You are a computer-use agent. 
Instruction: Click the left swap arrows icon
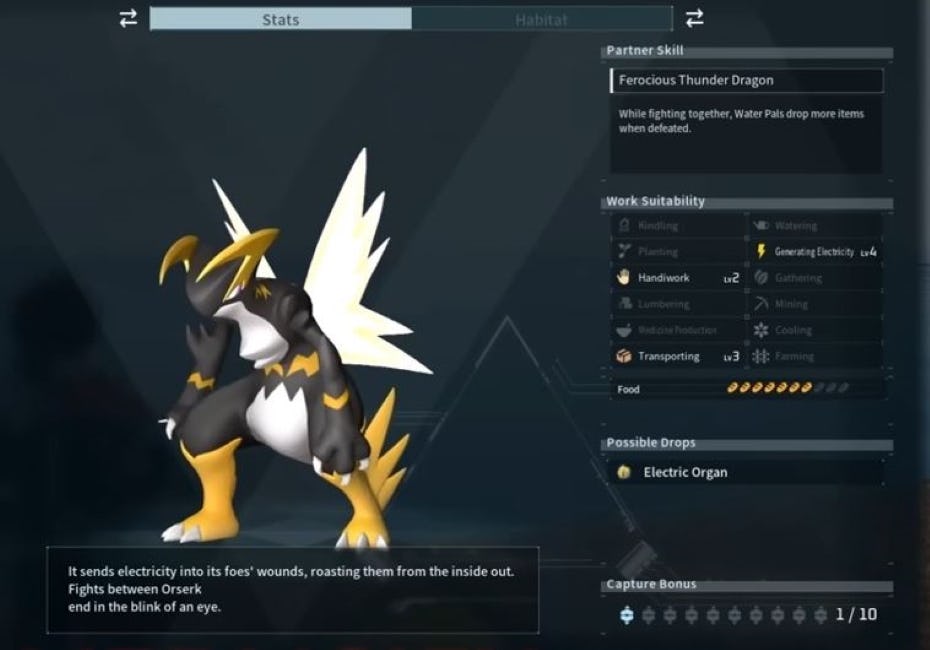click(128, 18)
